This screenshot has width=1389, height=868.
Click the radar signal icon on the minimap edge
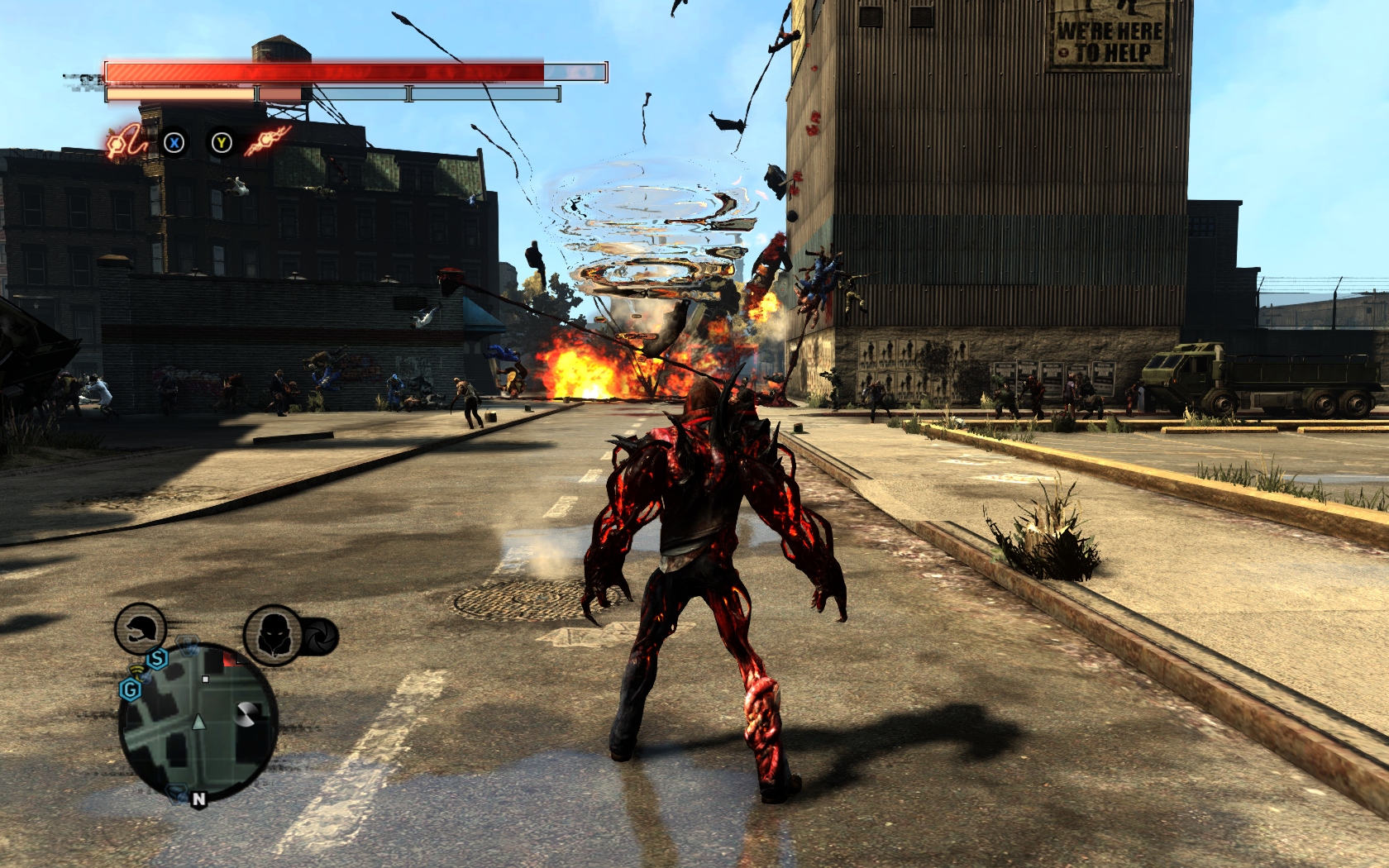[138, 672]
